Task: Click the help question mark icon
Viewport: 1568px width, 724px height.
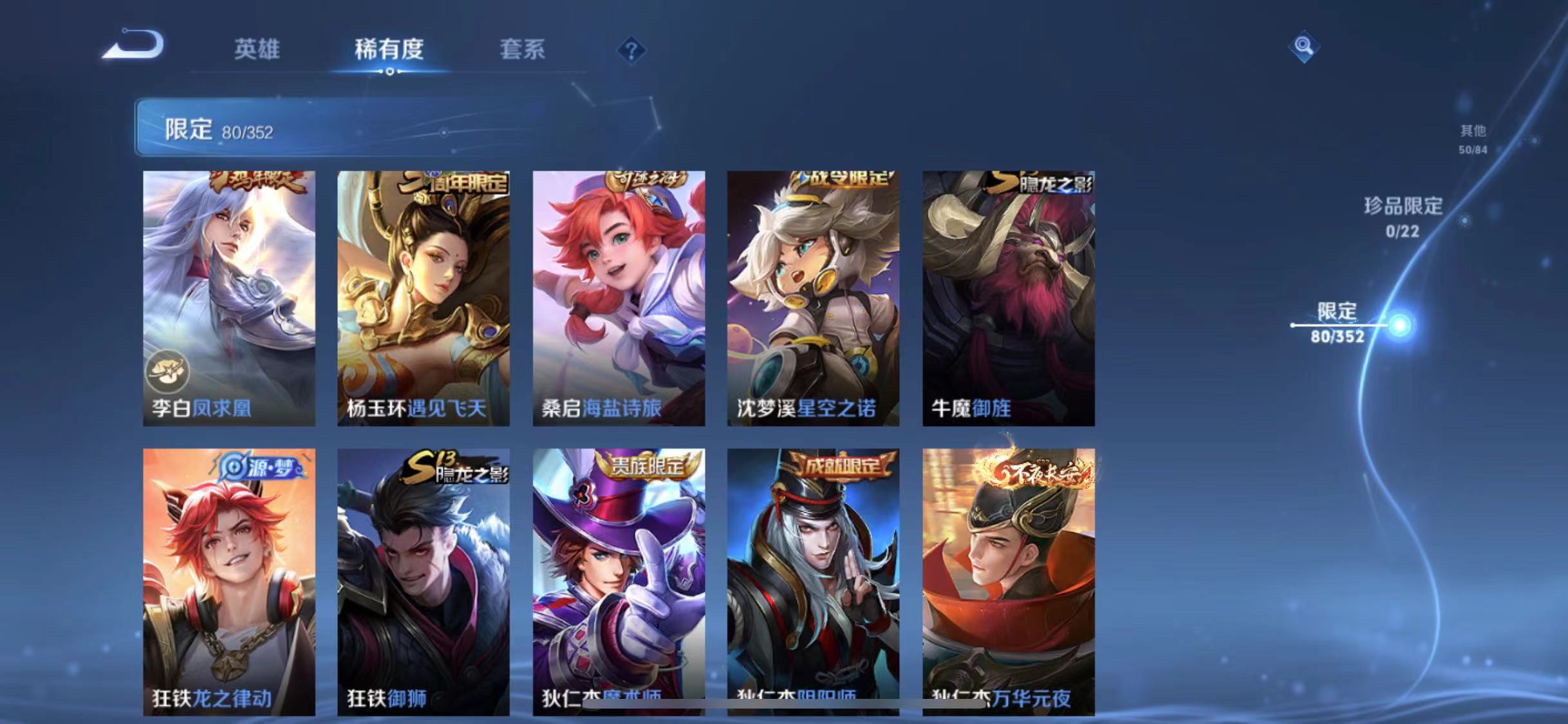Action: pos(633,50)
